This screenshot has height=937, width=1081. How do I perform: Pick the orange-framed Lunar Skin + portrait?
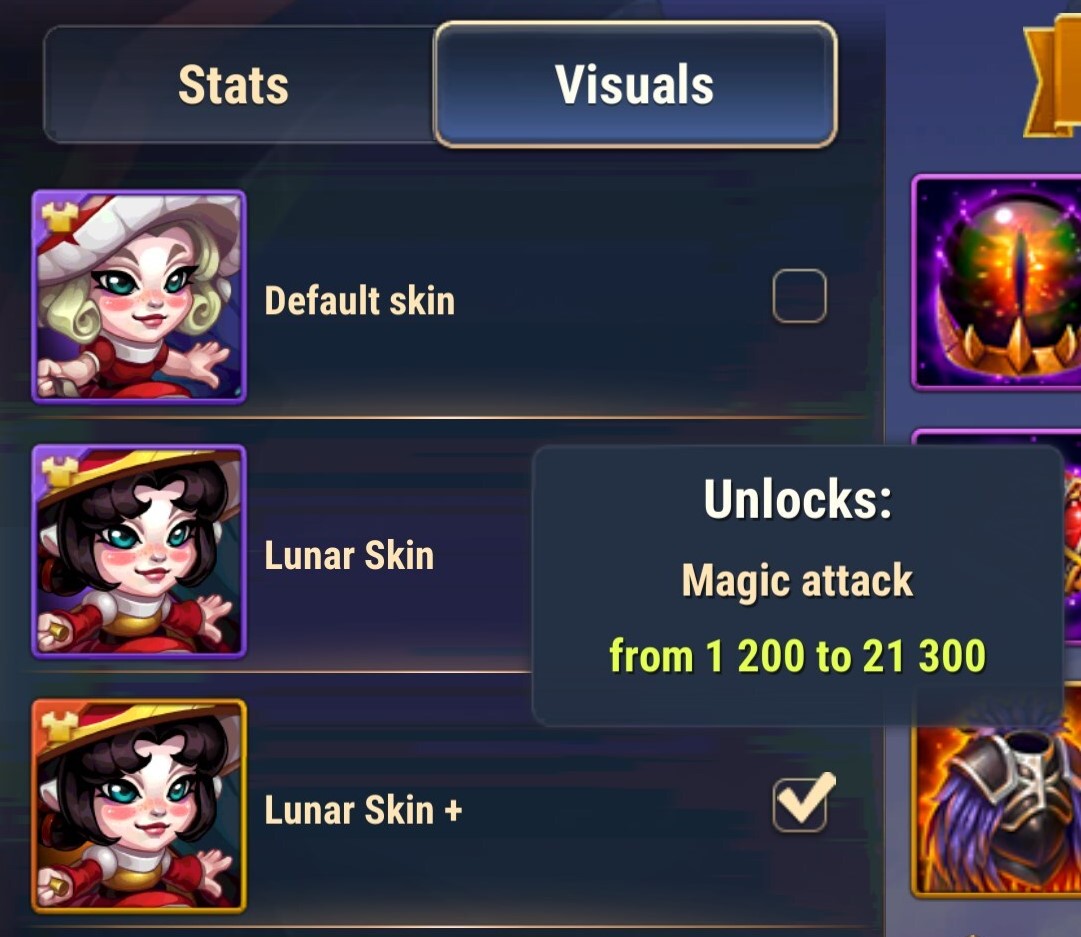[x=139, y=806]
